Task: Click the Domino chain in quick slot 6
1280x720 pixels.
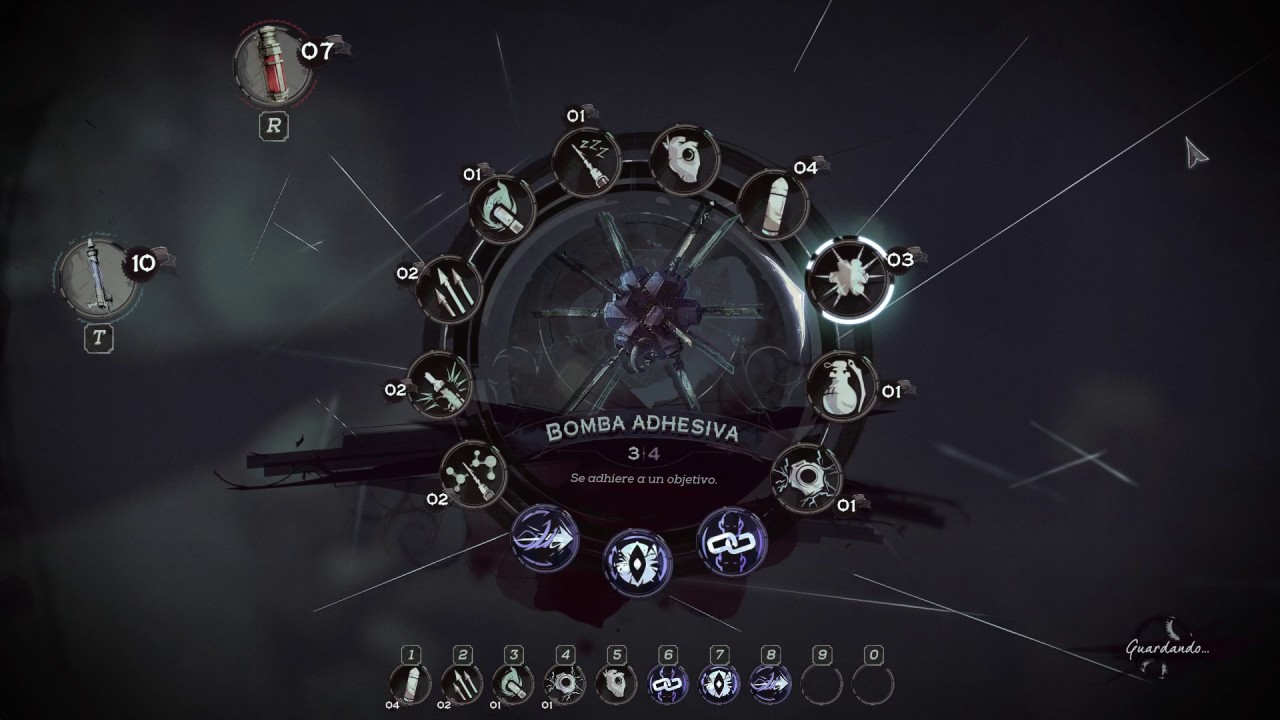Action: pyautogui.click(x=668, y=684)
